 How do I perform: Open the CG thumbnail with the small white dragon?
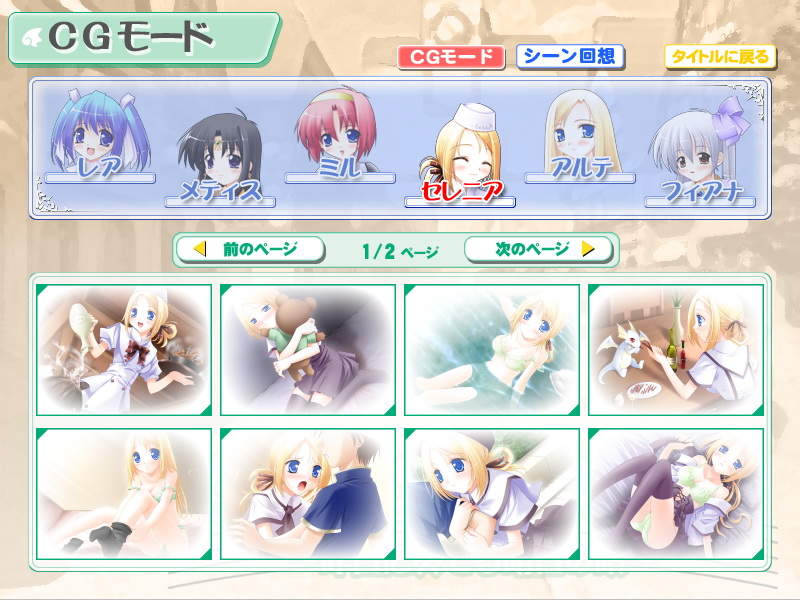676,349
